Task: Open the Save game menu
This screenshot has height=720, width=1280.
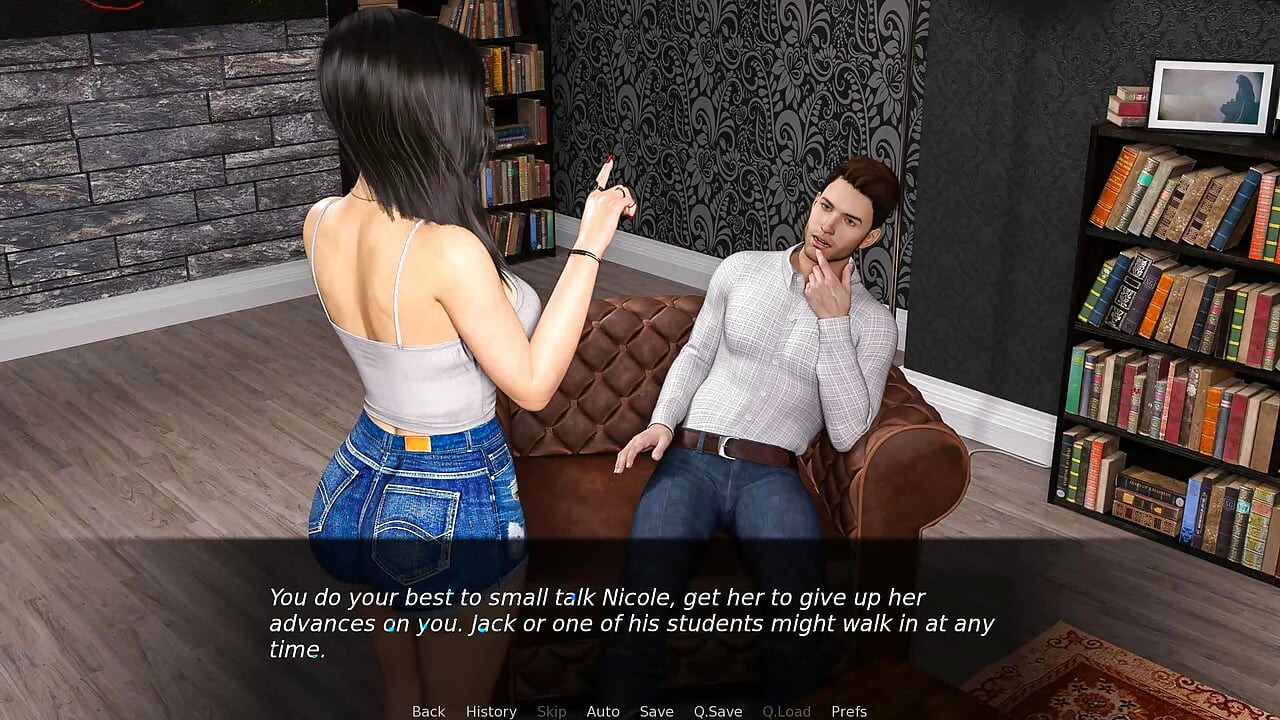Action: coord(656,711)
